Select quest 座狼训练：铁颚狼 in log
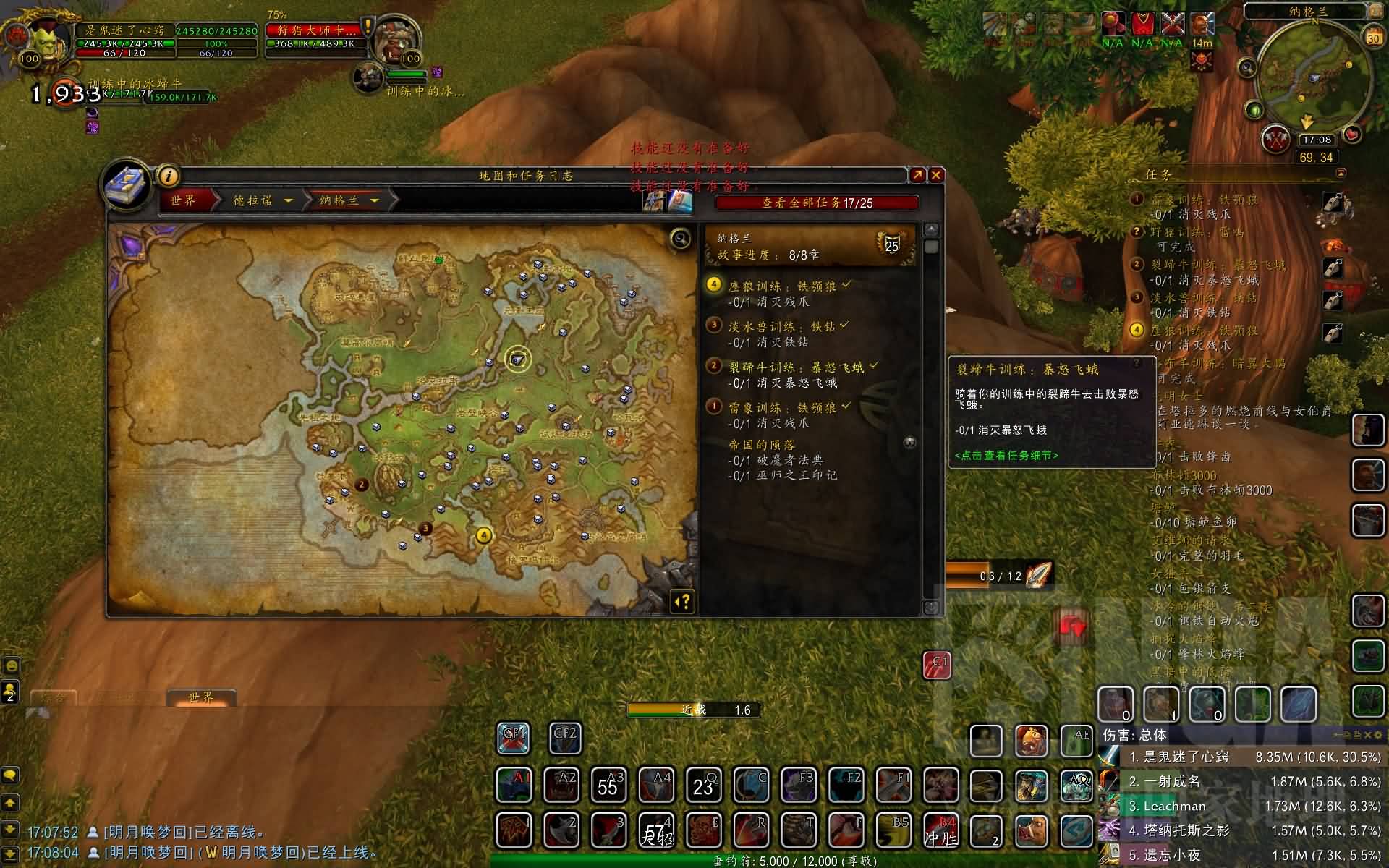1389x868 pixels. coord(782,286)
